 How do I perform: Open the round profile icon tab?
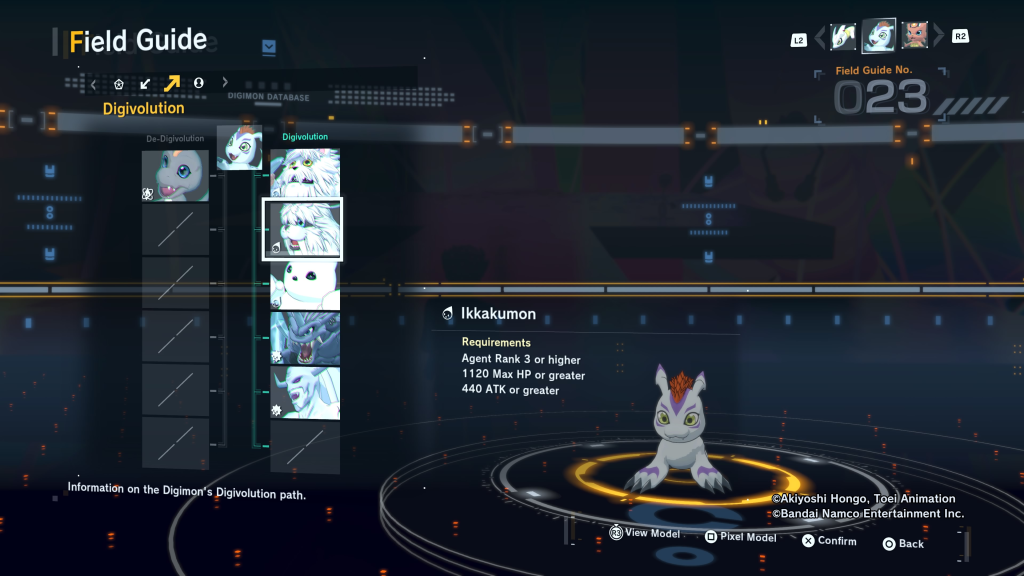(x=198, y=83)
